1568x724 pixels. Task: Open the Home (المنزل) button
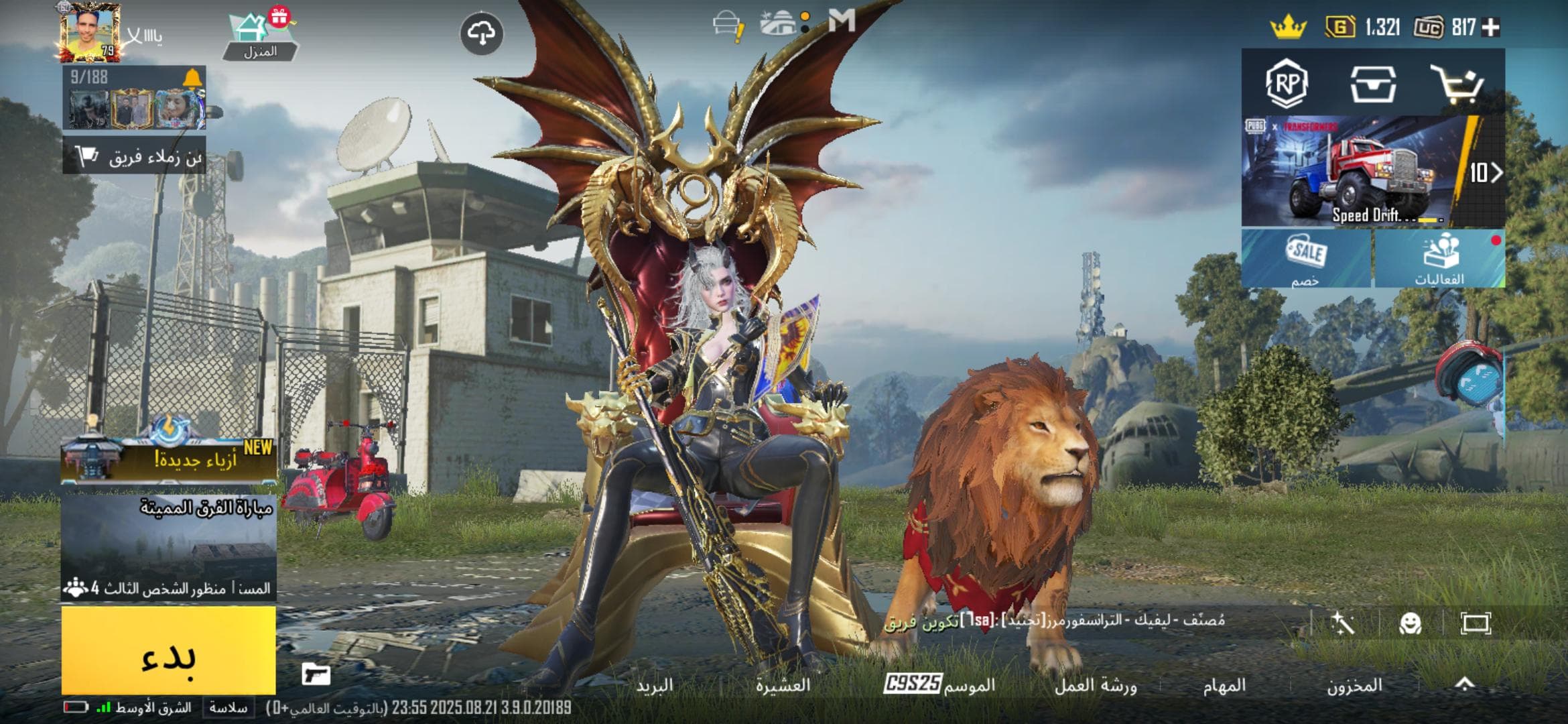(260, 37)
